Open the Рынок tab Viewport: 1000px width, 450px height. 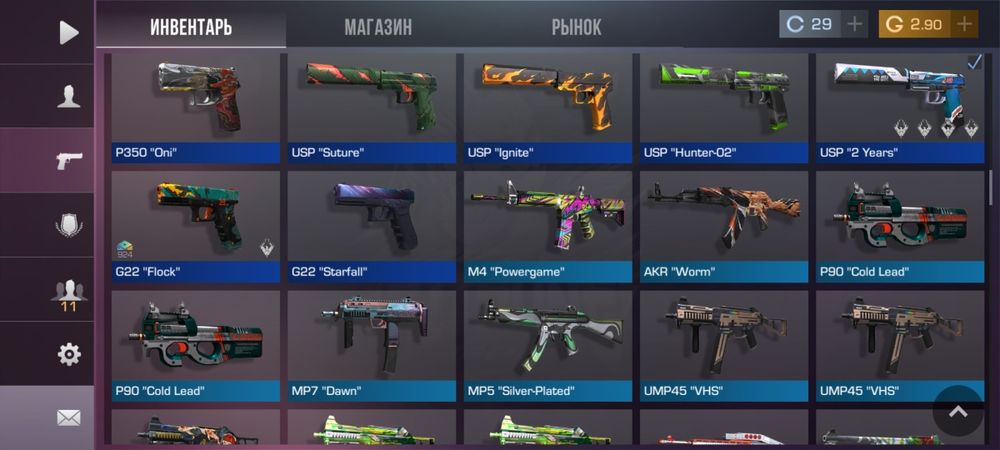[576, 27]
